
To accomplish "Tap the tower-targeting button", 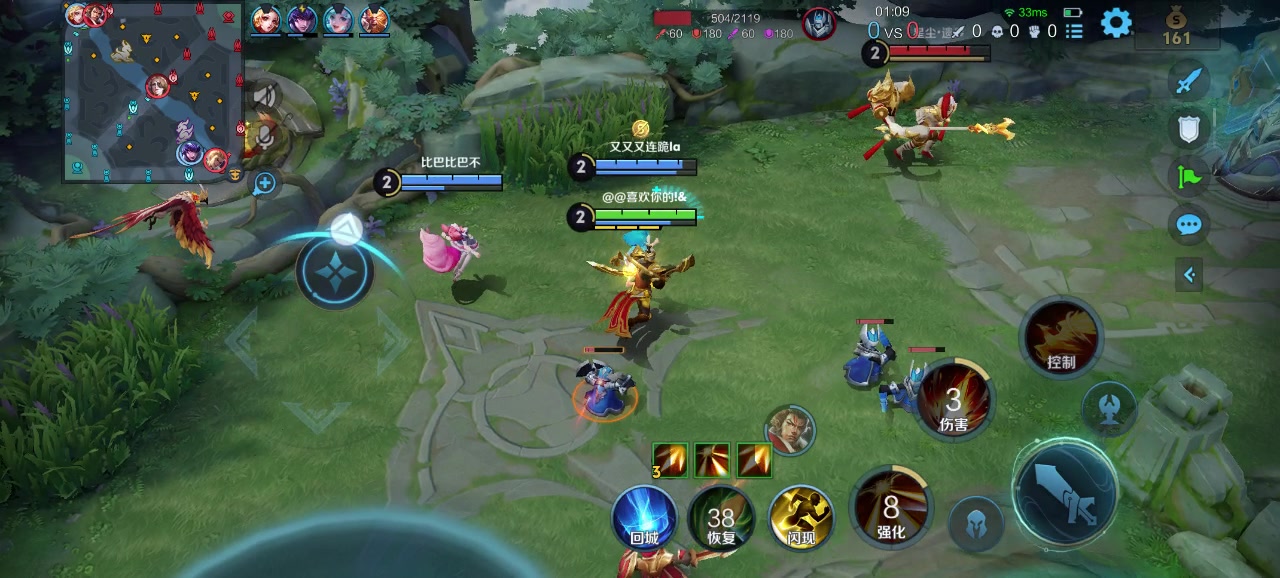I will click(1108, 406).
